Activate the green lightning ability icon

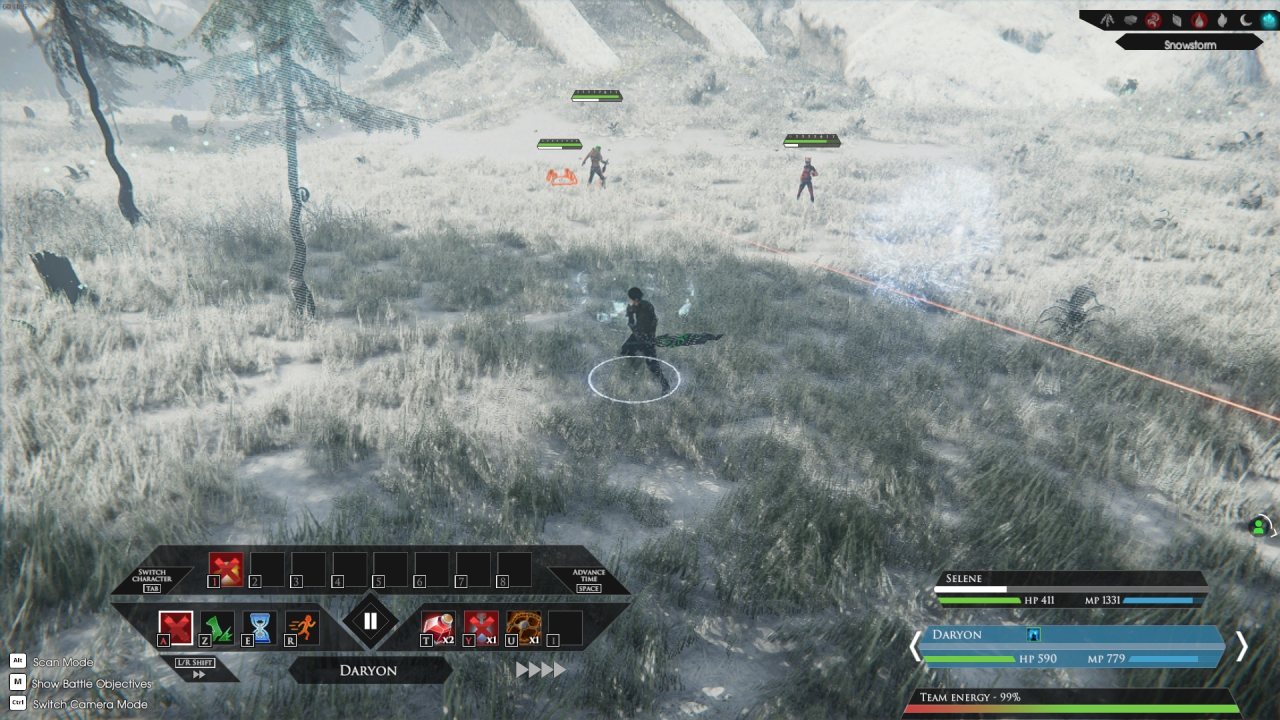[x=218, y=627]
